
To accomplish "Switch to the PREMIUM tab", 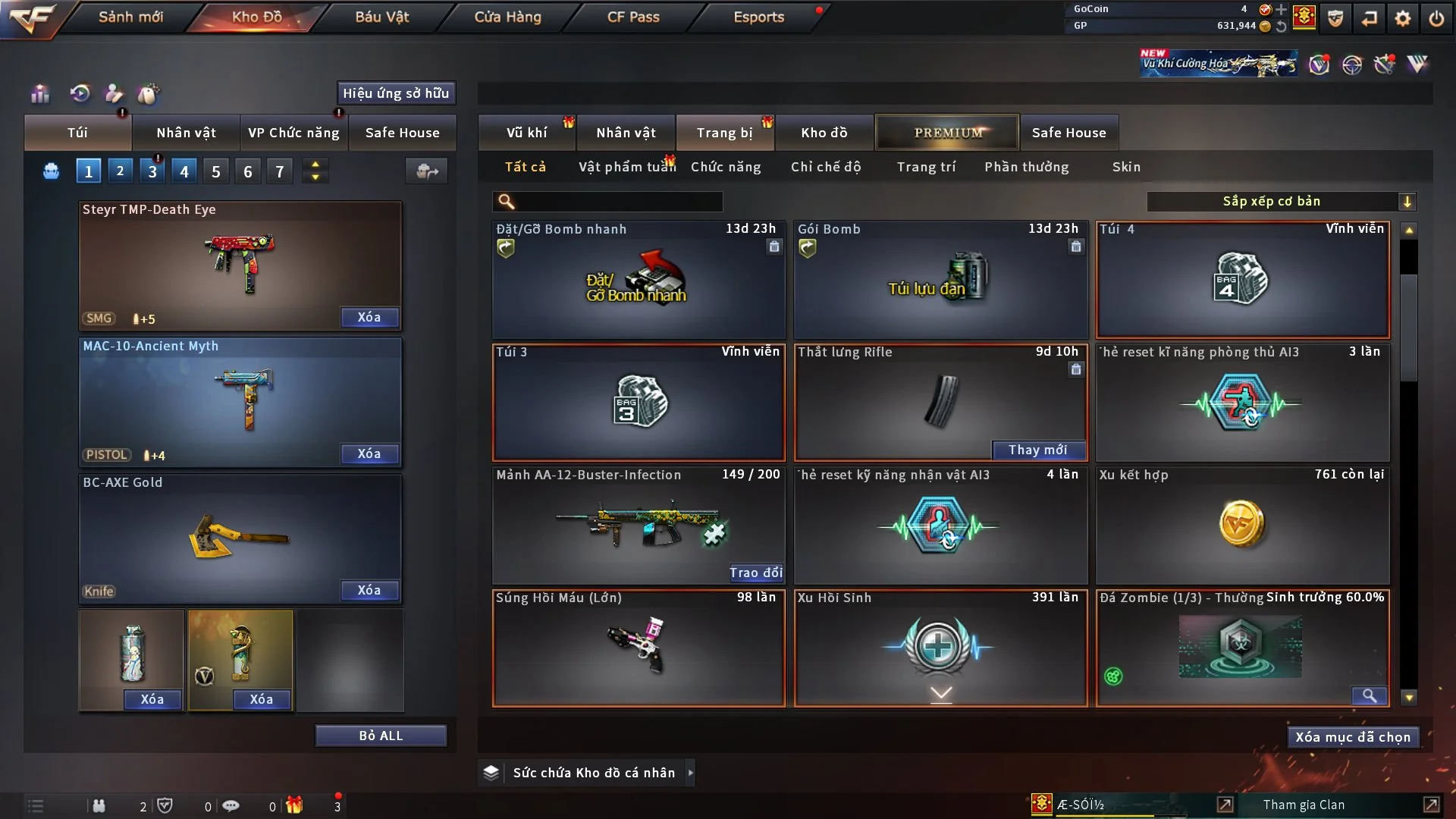I will tap(947, 133).
